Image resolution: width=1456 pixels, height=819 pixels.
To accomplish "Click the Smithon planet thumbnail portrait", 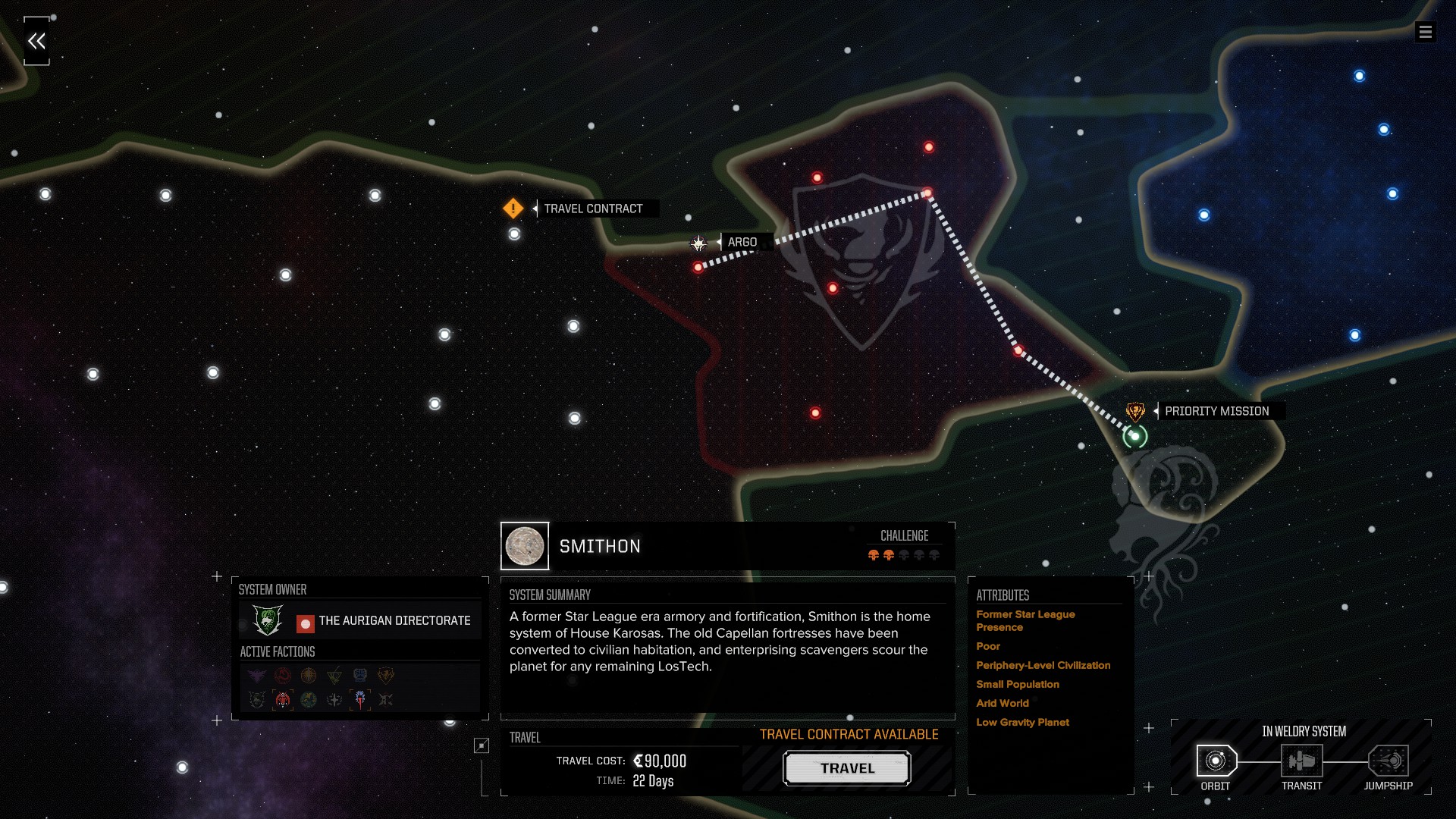I will 524,545.
